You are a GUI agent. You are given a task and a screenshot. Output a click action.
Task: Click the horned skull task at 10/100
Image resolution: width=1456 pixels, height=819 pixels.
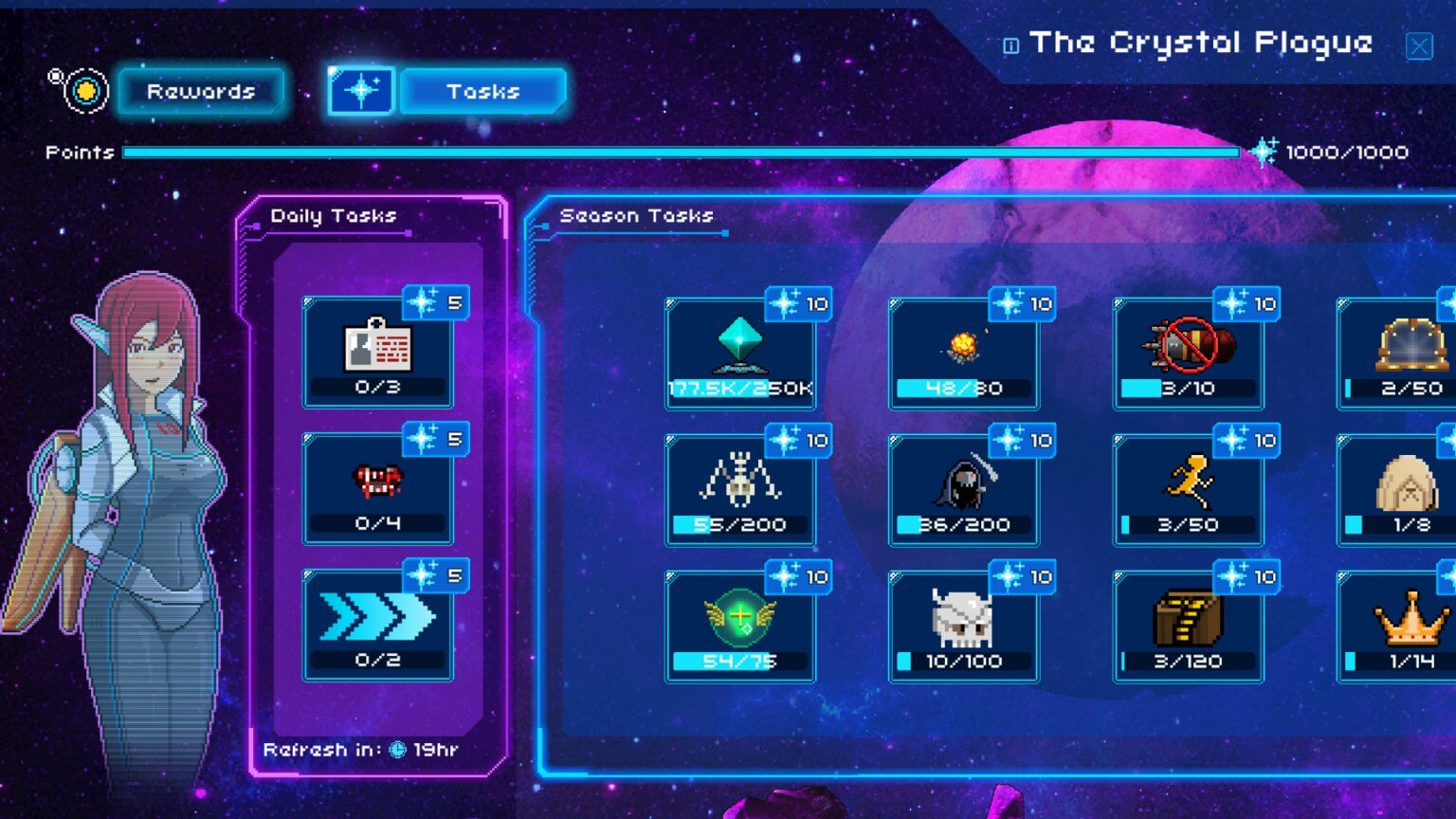(964, 626)
